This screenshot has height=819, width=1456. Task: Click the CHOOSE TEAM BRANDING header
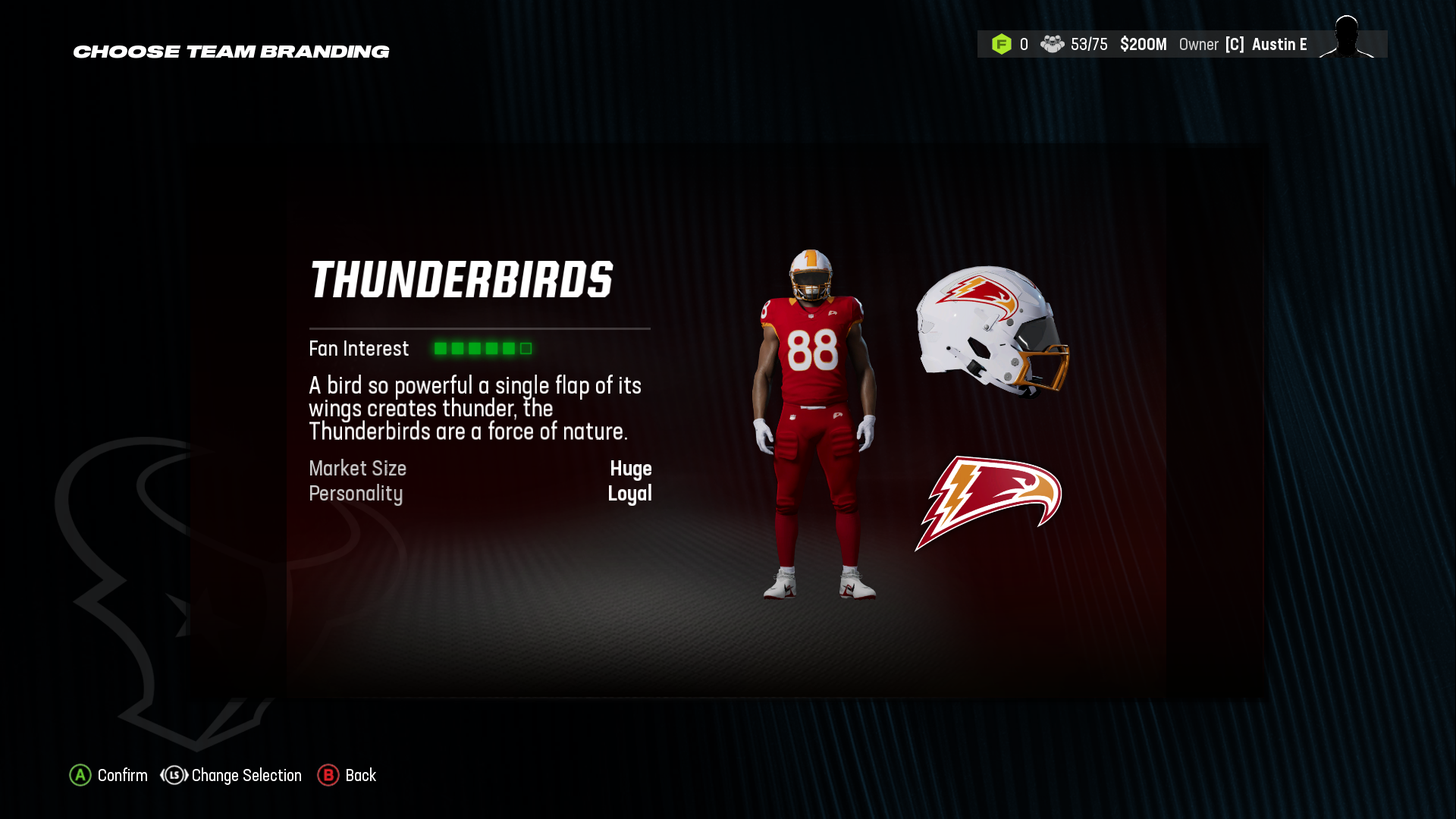[x=231, y=52]
